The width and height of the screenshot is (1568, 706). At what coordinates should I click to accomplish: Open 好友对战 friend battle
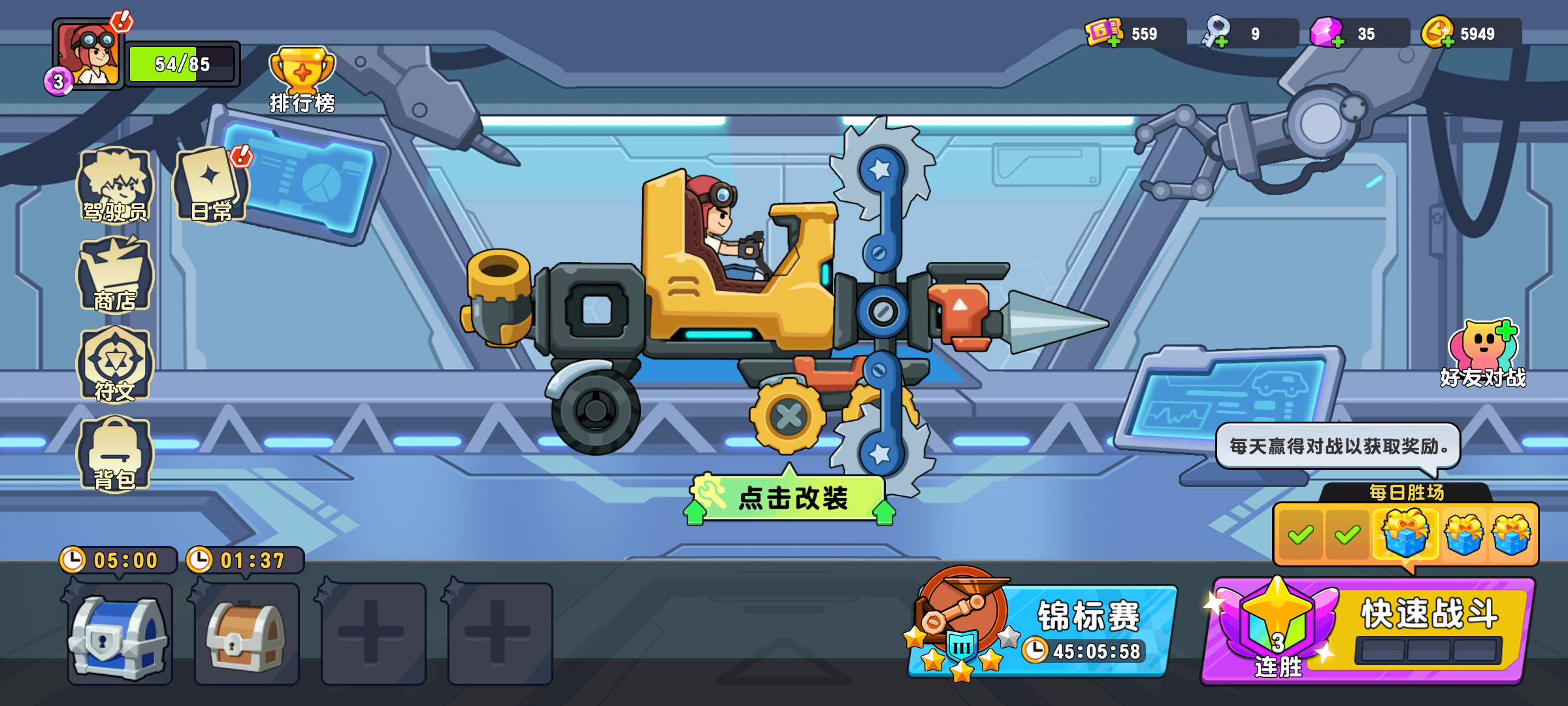pos(1483,353)
